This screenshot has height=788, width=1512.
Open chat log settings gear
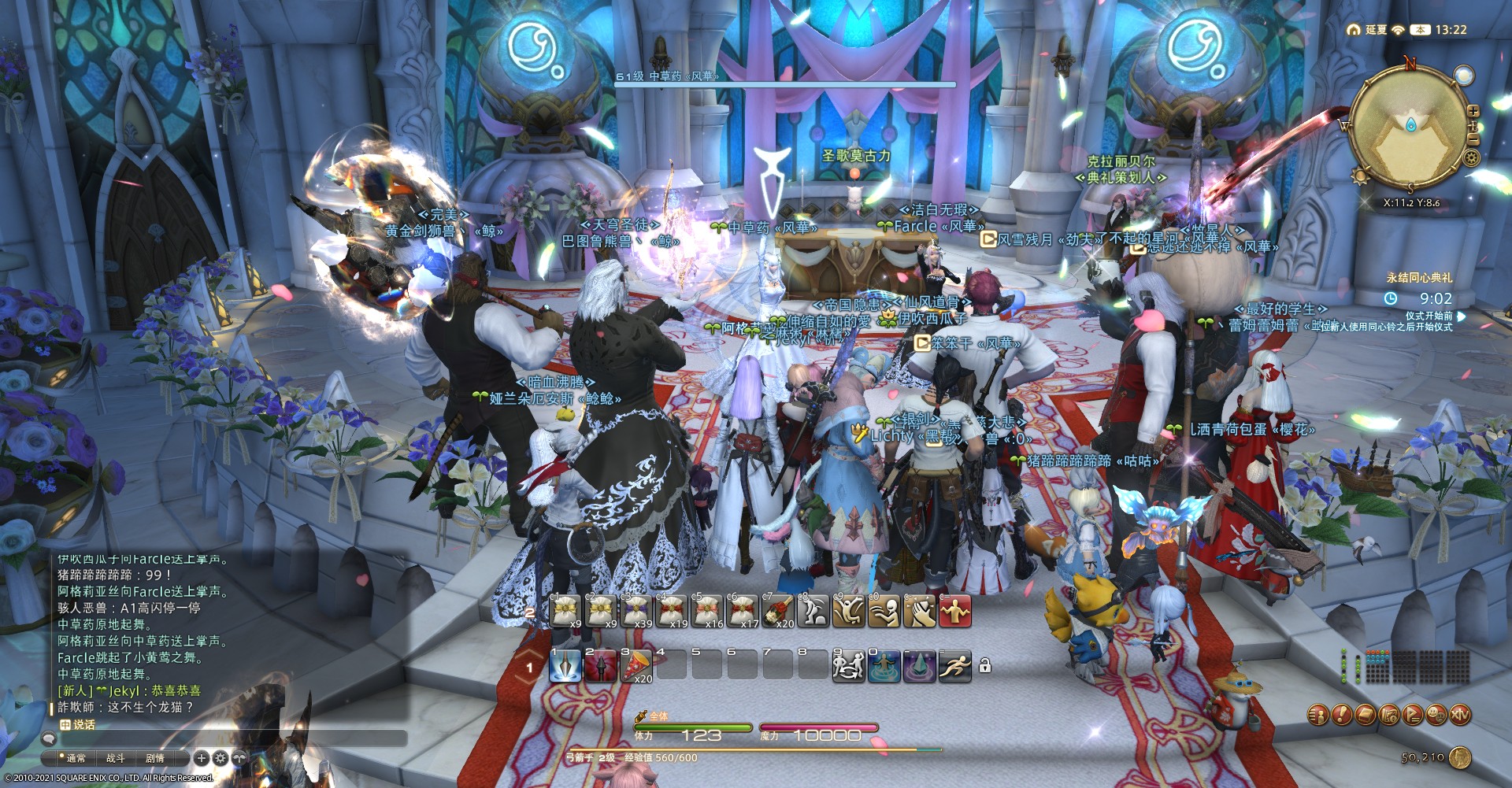(220, 758)
